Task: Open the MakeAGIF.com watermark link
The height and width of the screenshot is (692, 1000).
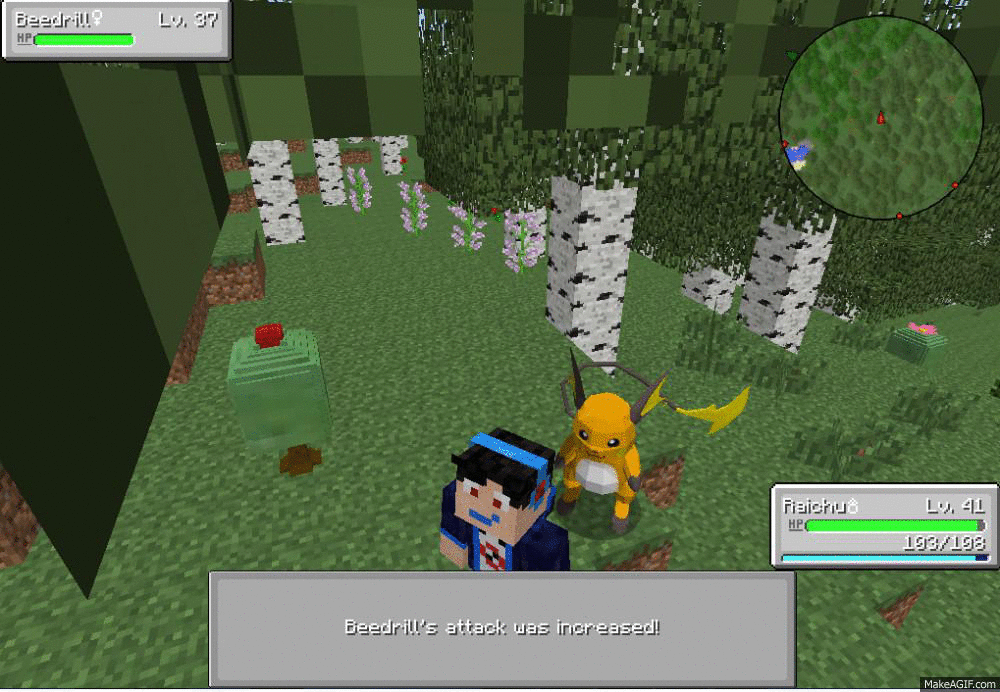Action: (958, 683)
